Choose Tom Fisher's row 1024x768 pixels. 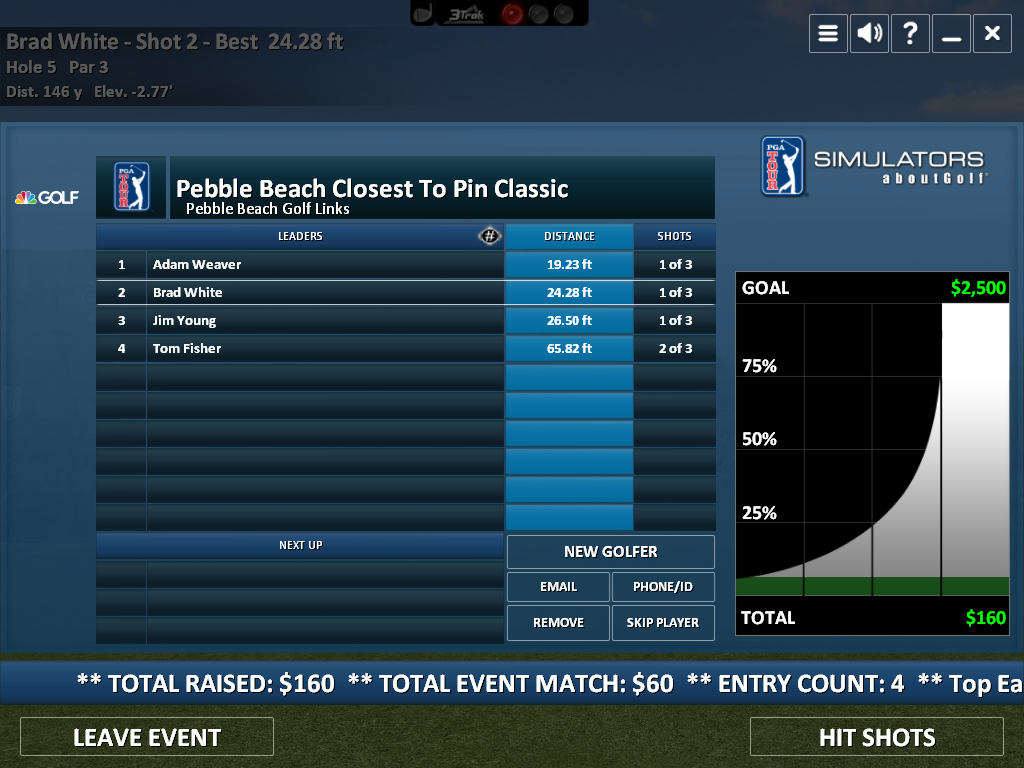pyautogui.click(x=300, y=349)
